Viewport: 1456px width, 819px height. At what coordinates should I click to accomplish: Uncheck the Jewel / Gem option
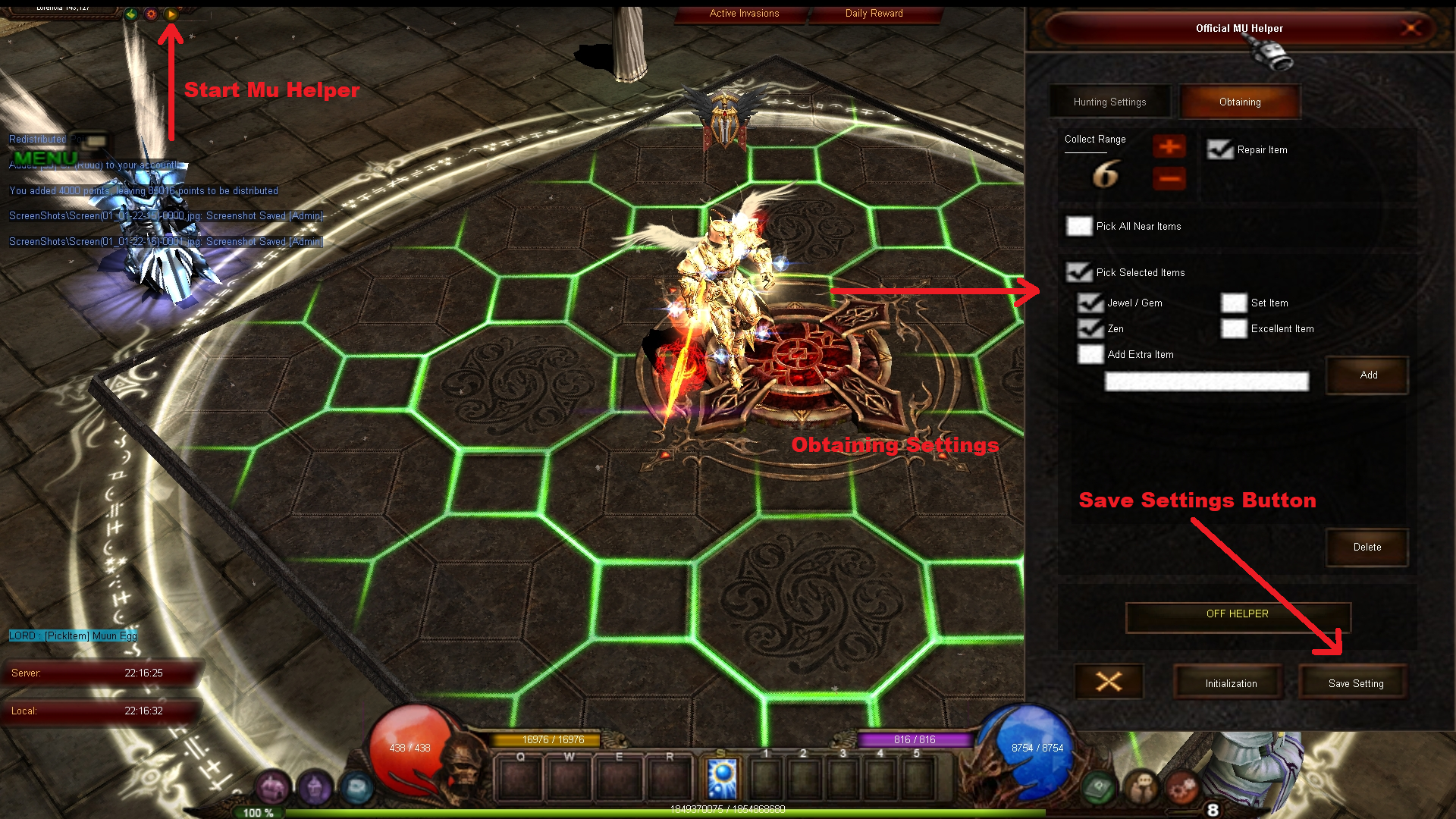pos(1090,303)
